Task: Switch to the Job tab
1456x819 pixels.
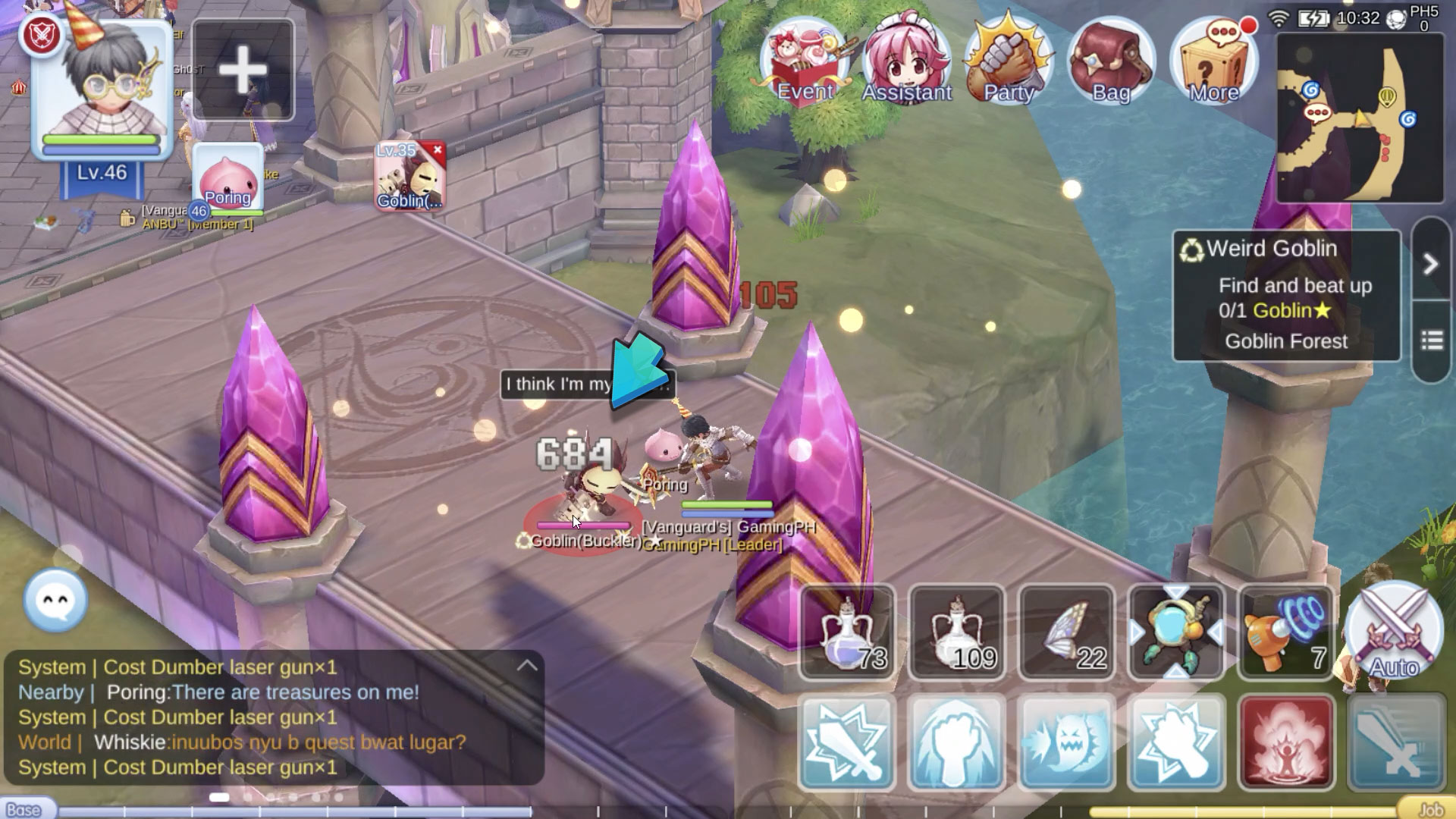Action: (1432, 808)
